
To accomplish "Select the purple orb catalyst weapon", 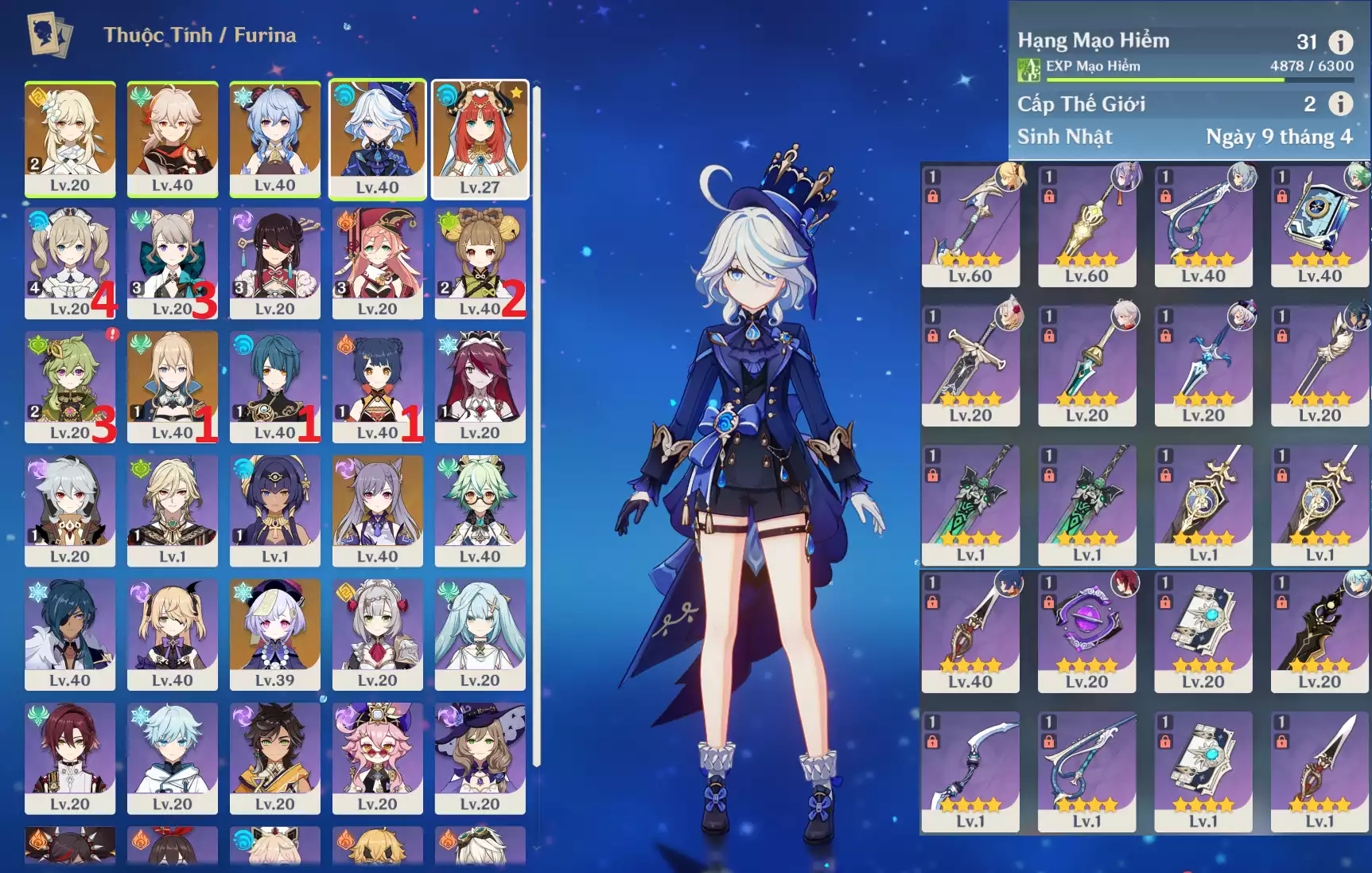I will (x=1086, y=632).
